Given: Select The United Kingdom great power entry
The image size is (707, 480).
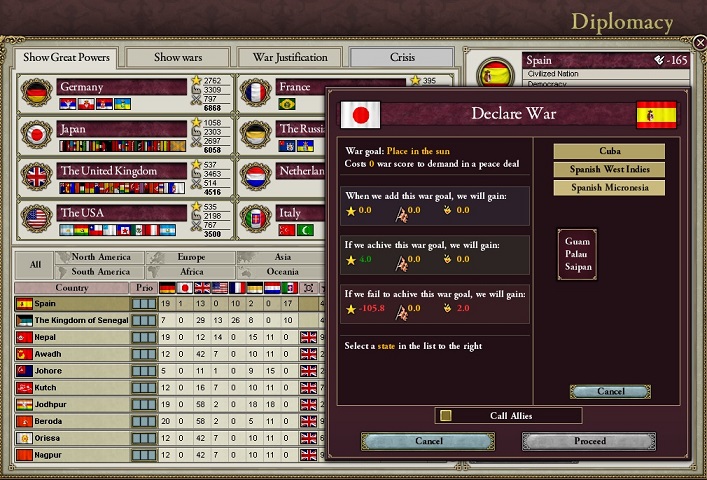Looking at the screenshot, I should (x=122, y=171).
